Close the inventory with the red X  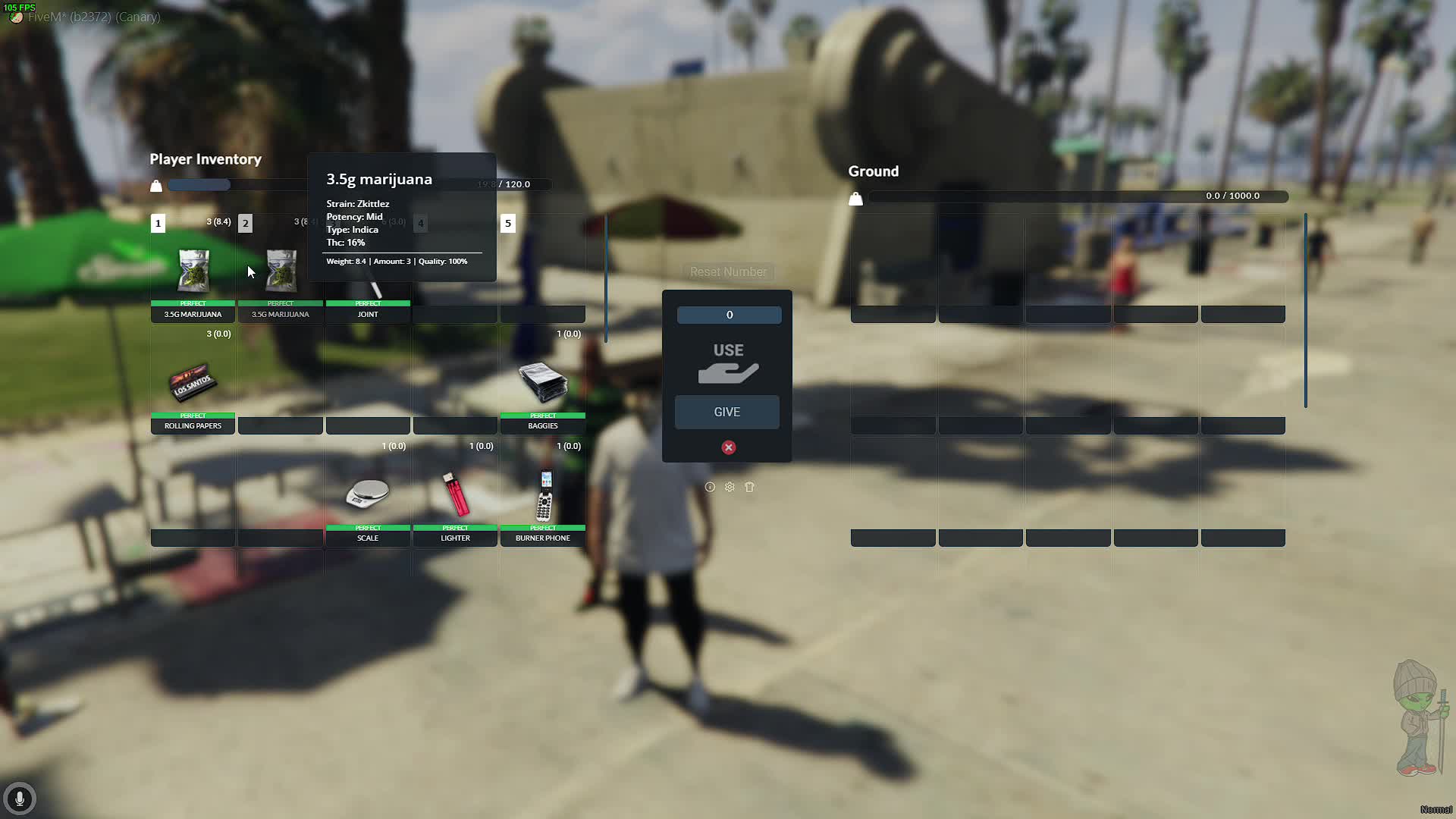click(729, 447)
